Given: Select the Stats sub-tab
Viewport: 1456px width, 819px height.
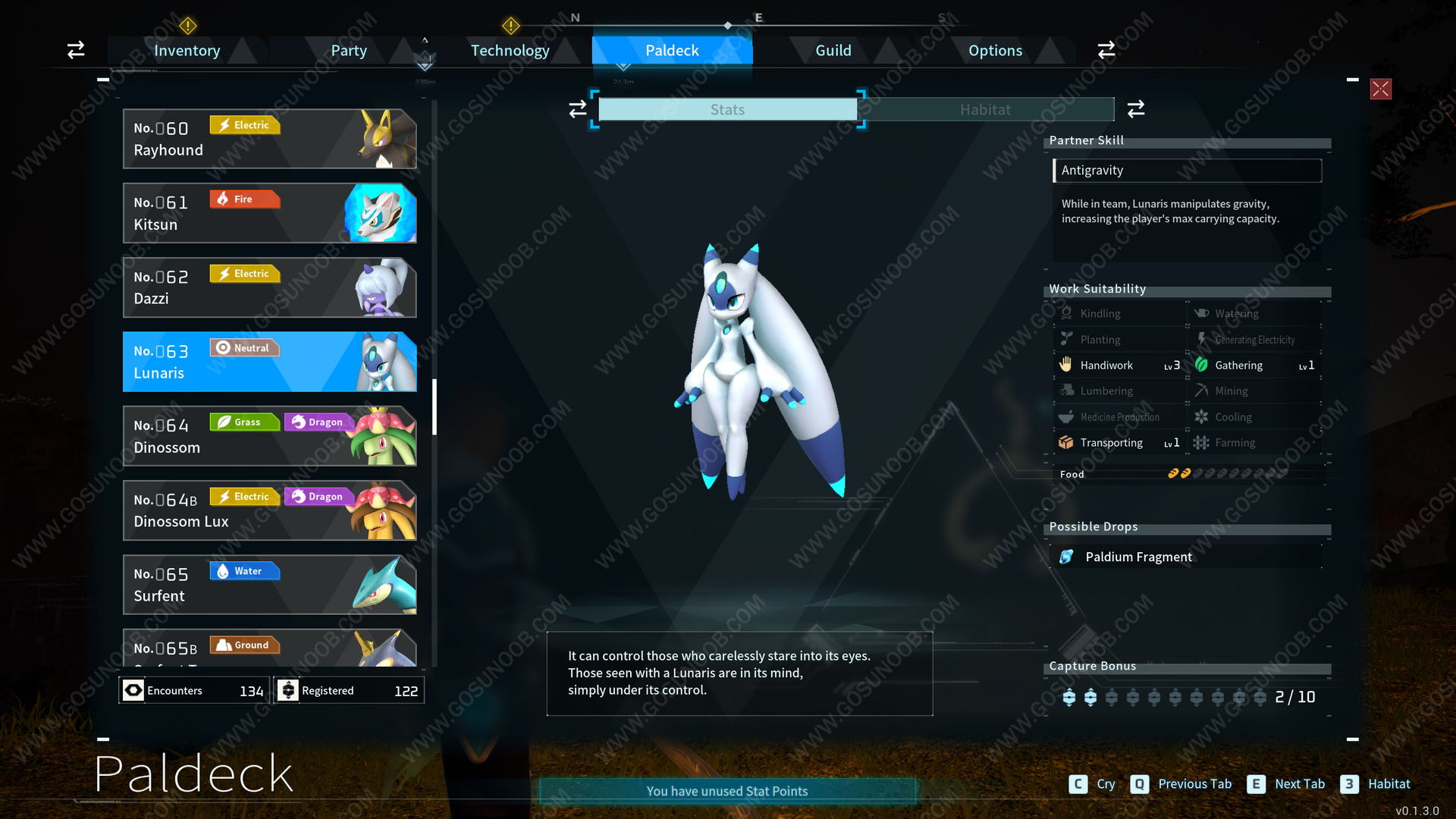Looking at the screenshot, I should [x=727, y=110].
